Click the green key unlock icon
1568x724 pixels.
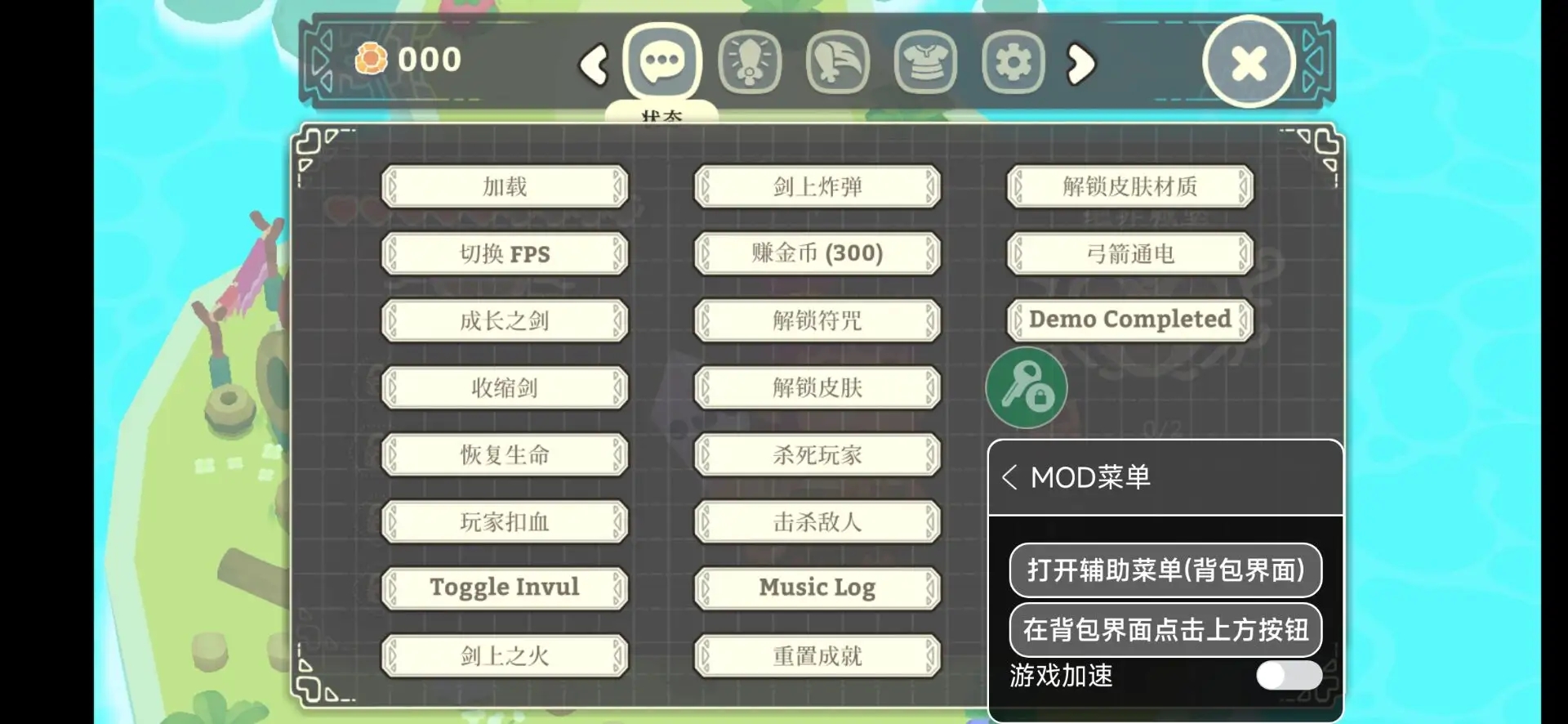tap(1027, 387)
